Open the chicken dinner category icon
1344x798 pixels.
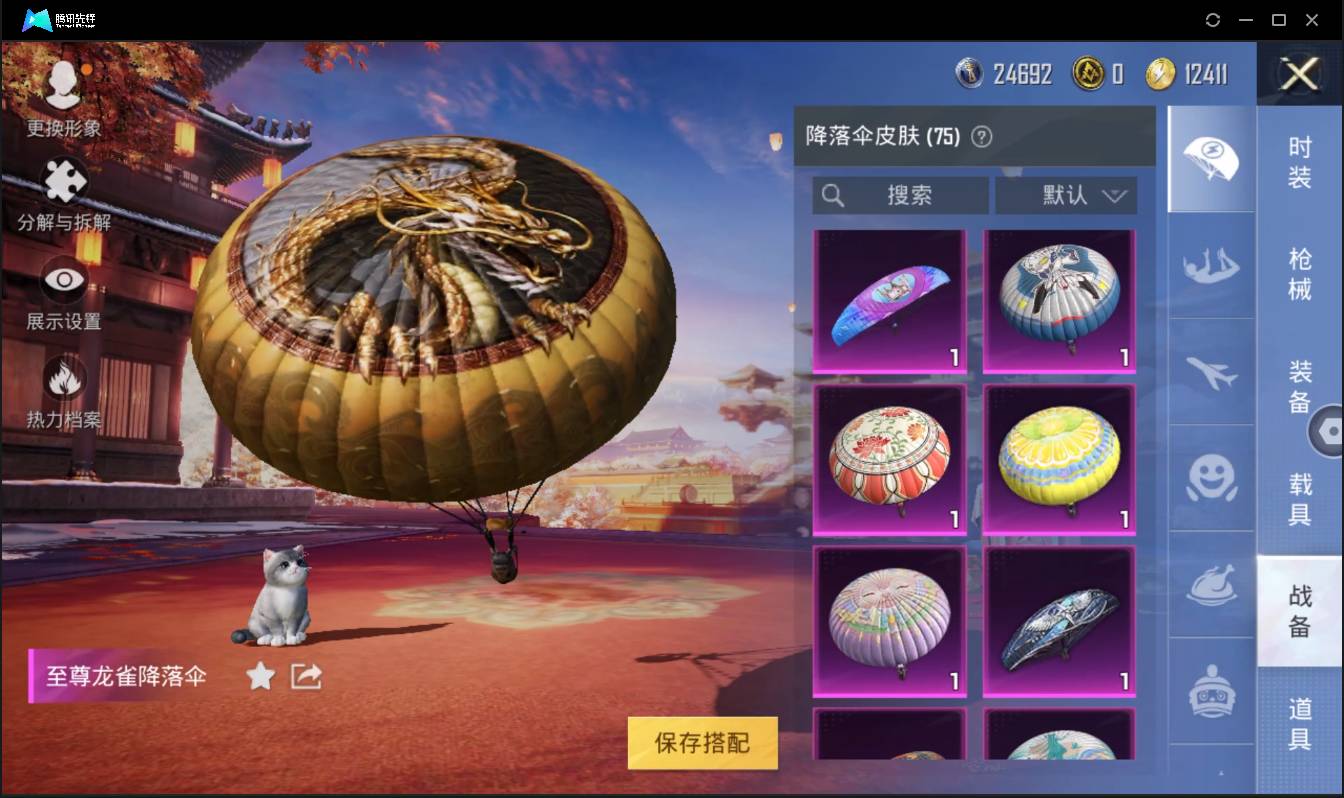(1210, 584)
